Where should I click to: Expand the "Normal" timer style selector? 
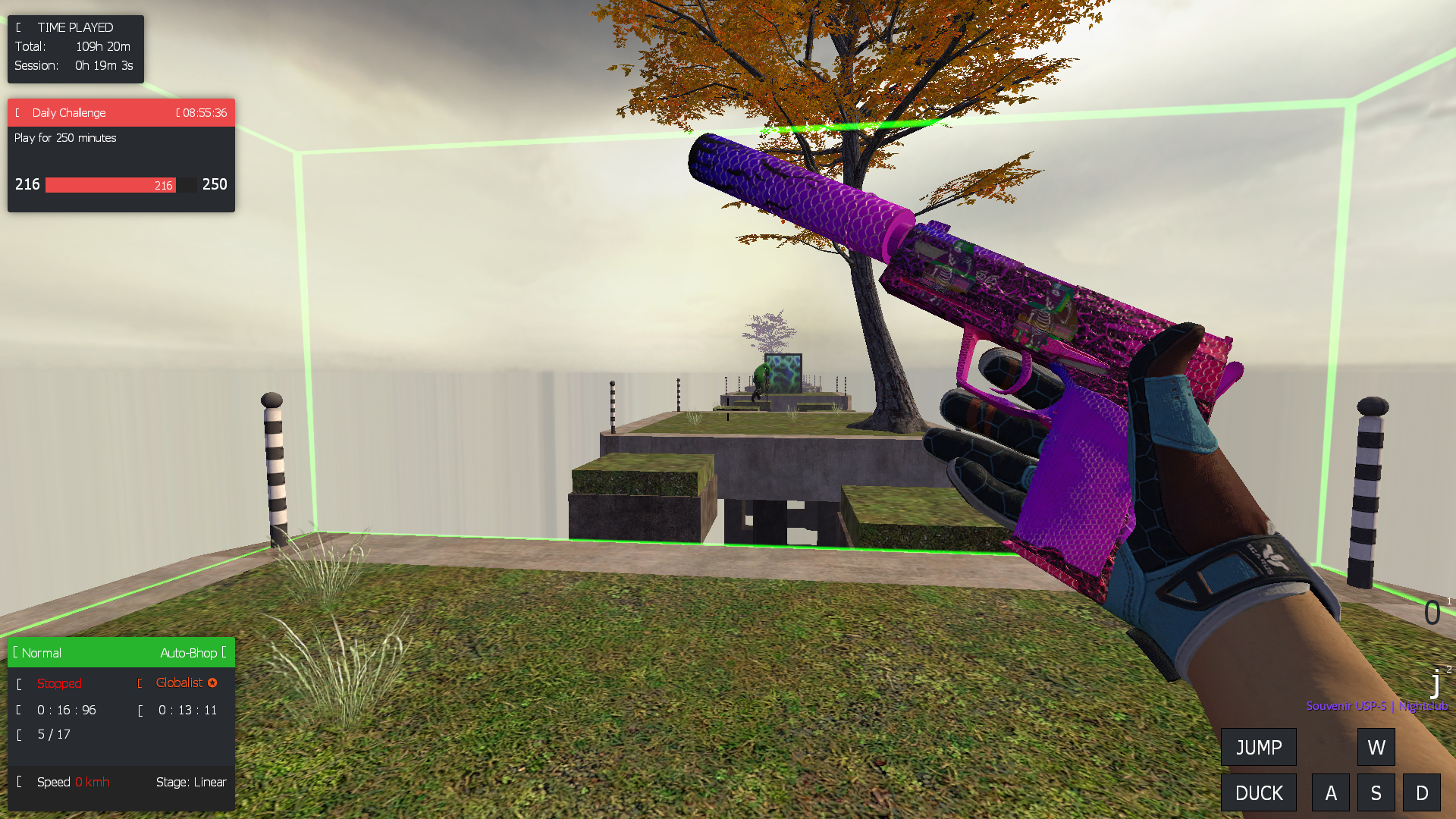42,652
